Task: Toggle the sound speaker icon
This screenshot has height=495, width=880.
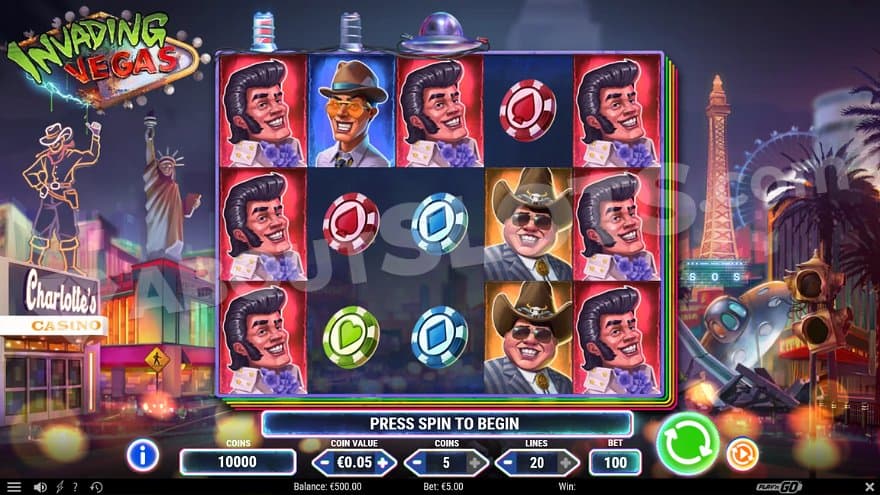Action: click(x=40, y=487)
